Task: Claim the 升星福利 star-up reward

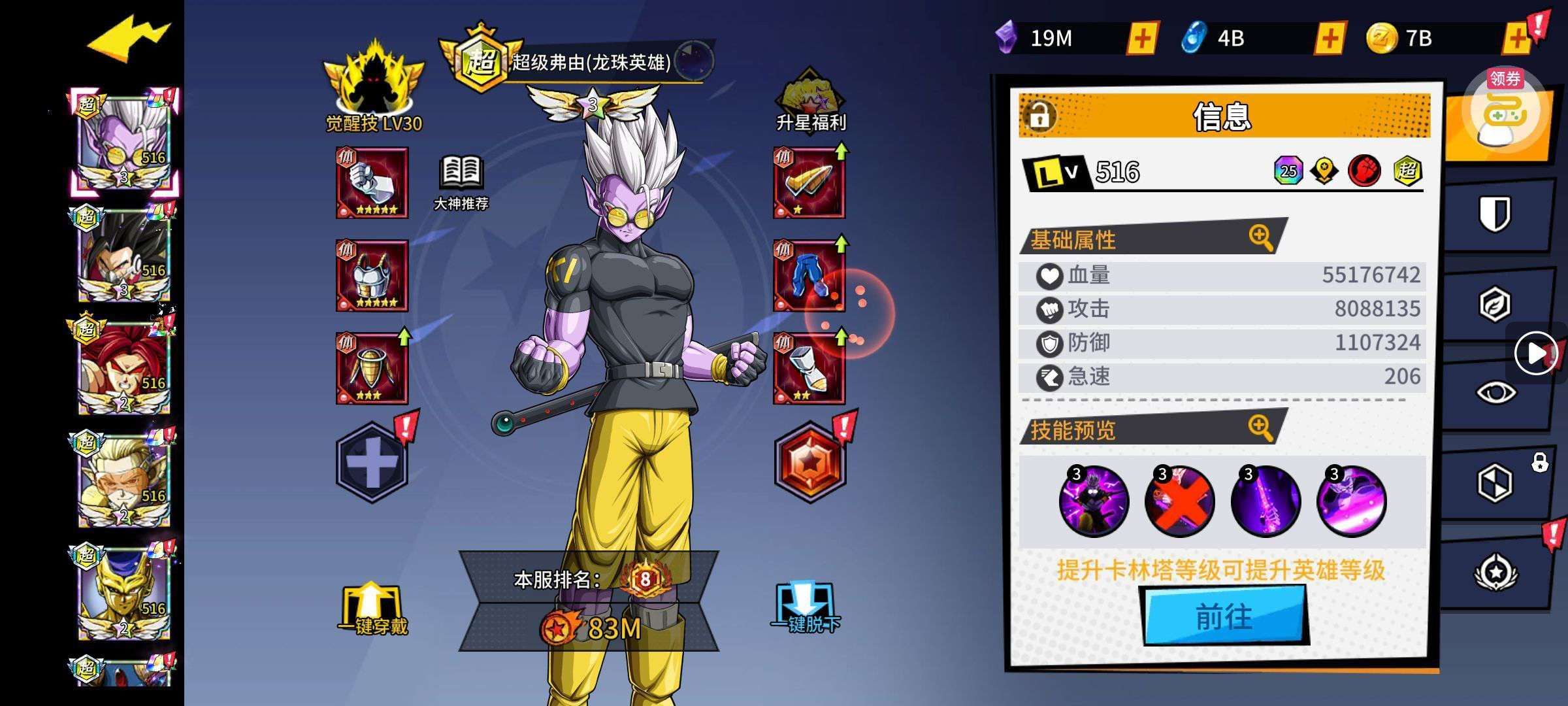Action: point(810,101)
